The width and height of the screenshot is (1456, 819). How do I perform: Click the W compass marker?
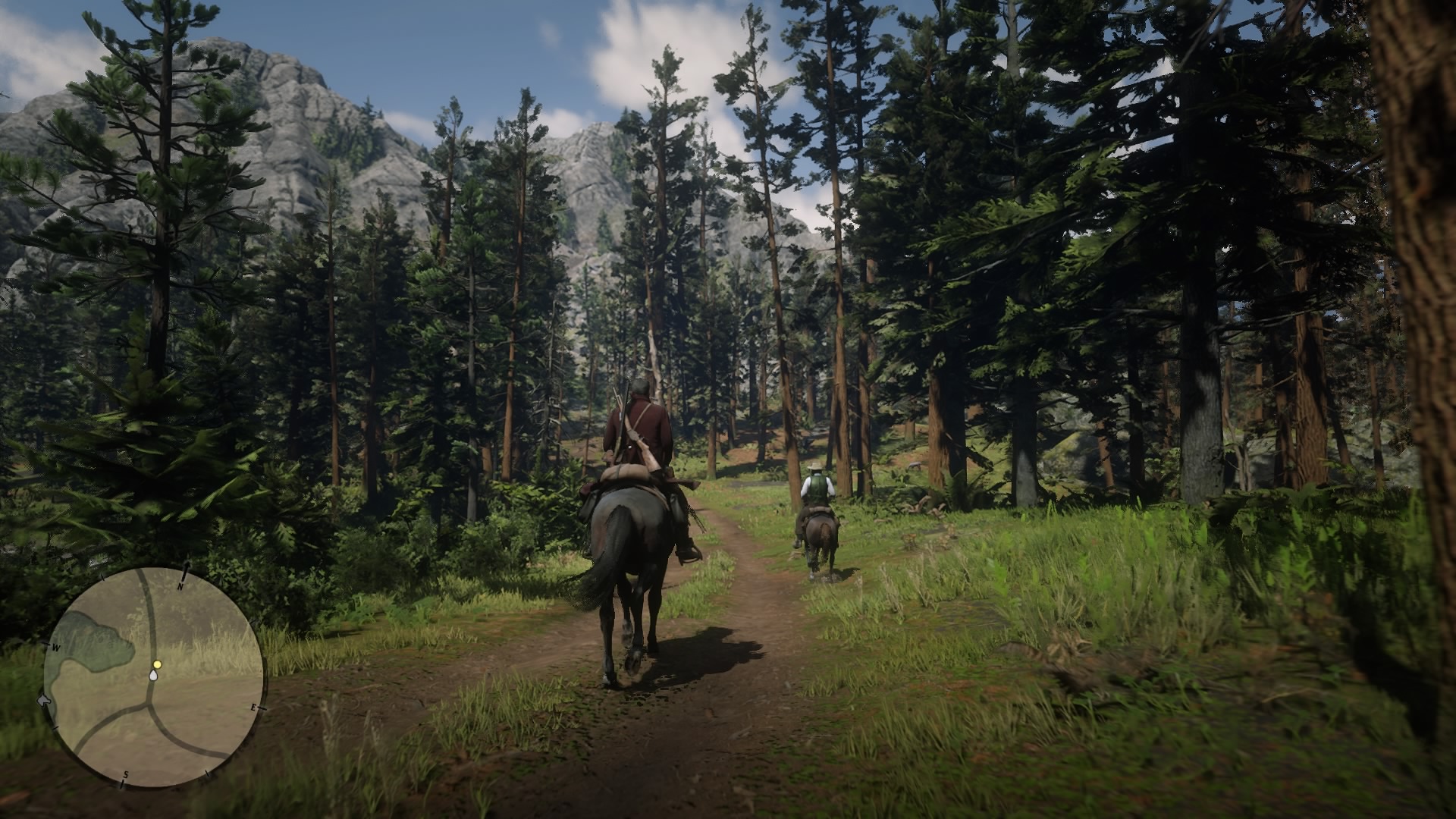point(56,647)
